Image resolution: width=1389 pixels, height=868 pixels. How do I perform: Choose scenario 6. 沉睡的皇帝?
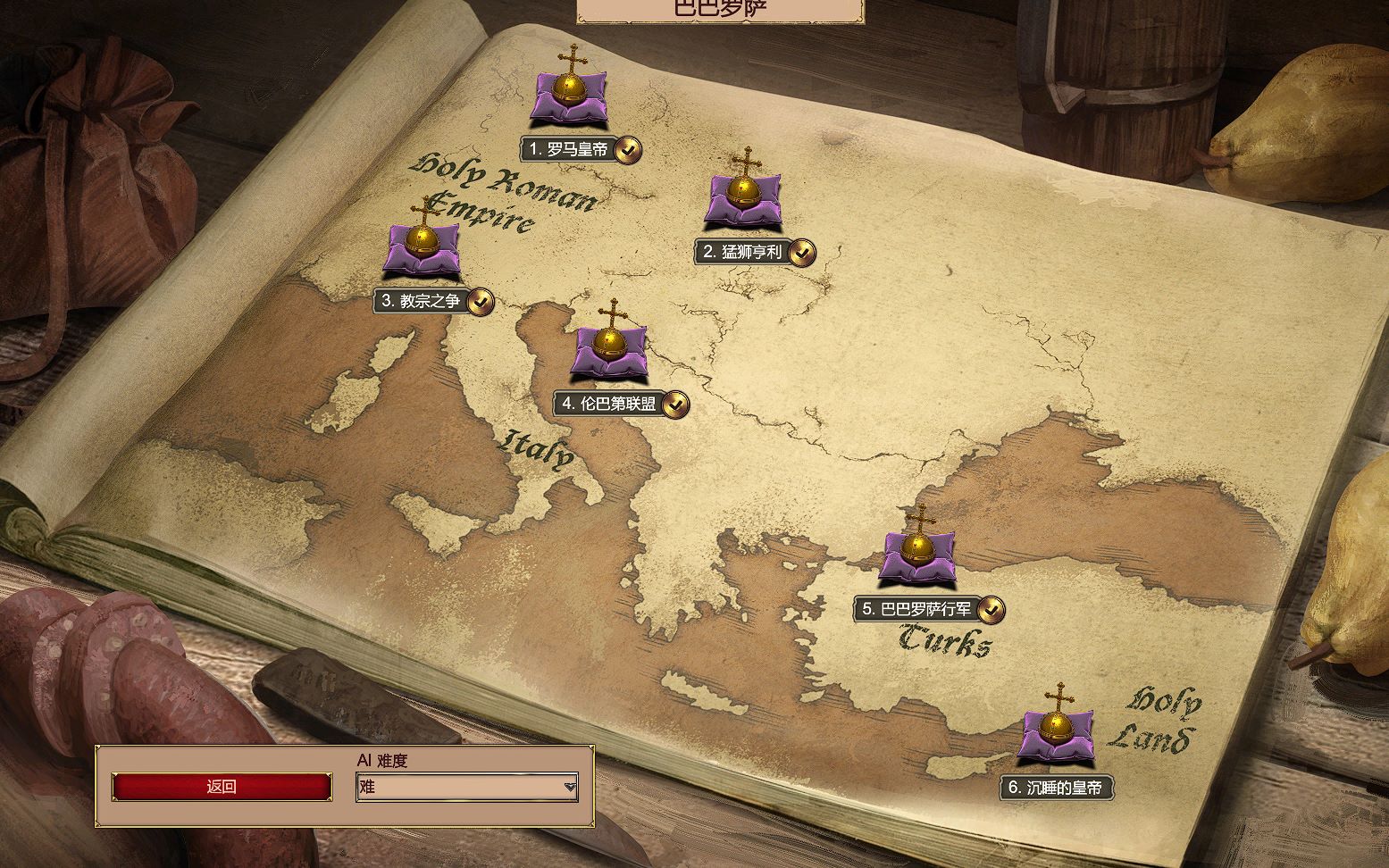tap(1057, 787)
